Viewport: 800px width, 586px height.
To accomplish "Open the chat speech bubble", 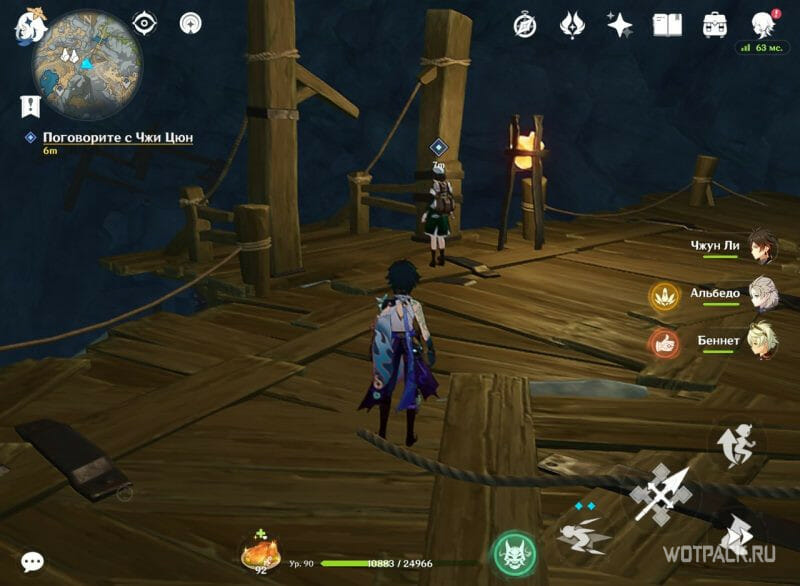I will click(x=32, y=561).
